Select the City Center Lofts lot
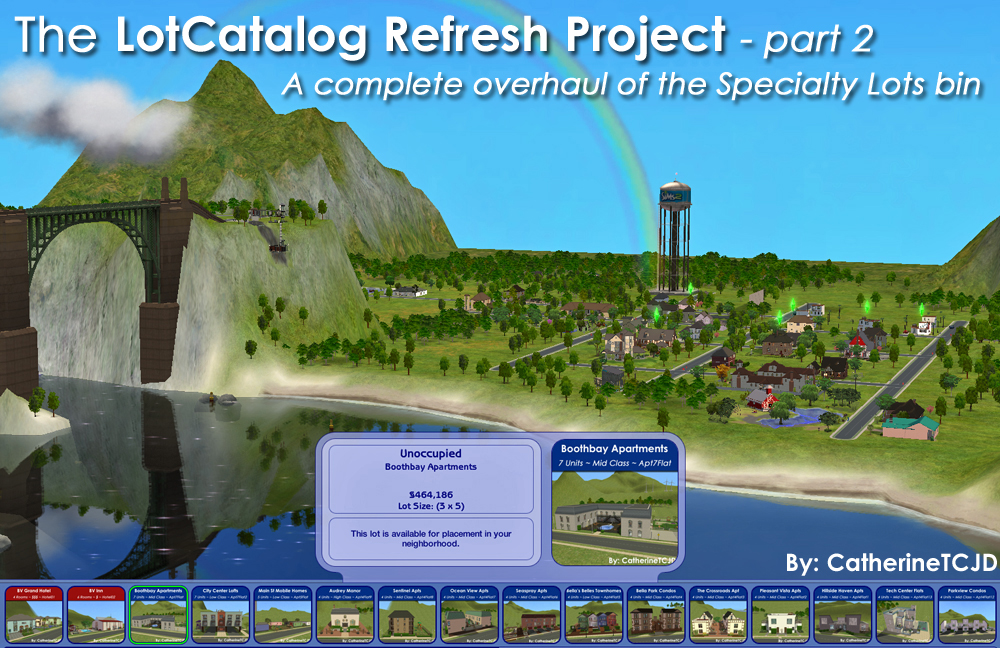 click(x=220, y=614)
